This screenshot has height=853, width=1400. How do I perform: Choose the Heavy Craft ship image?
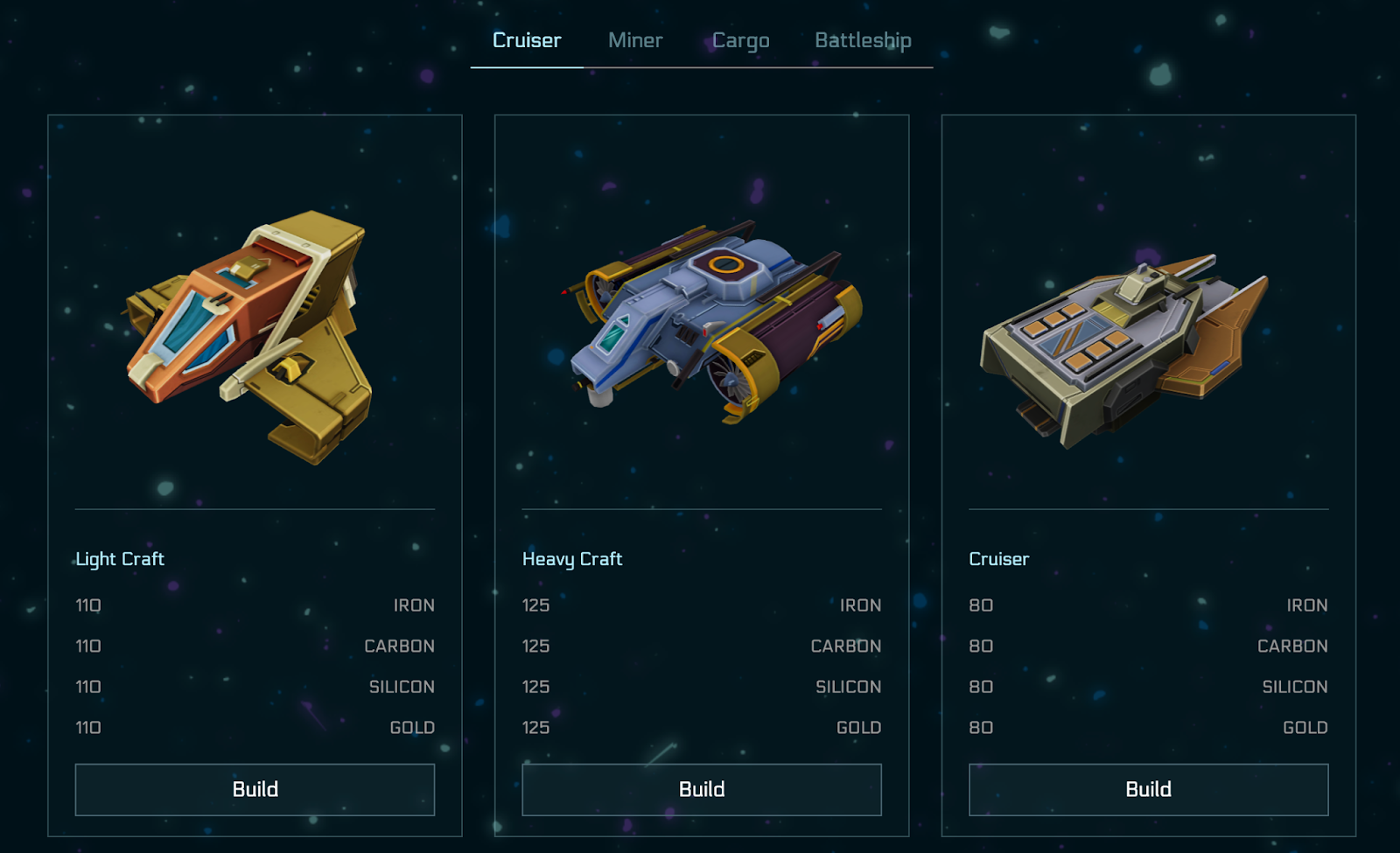(709, 319)
